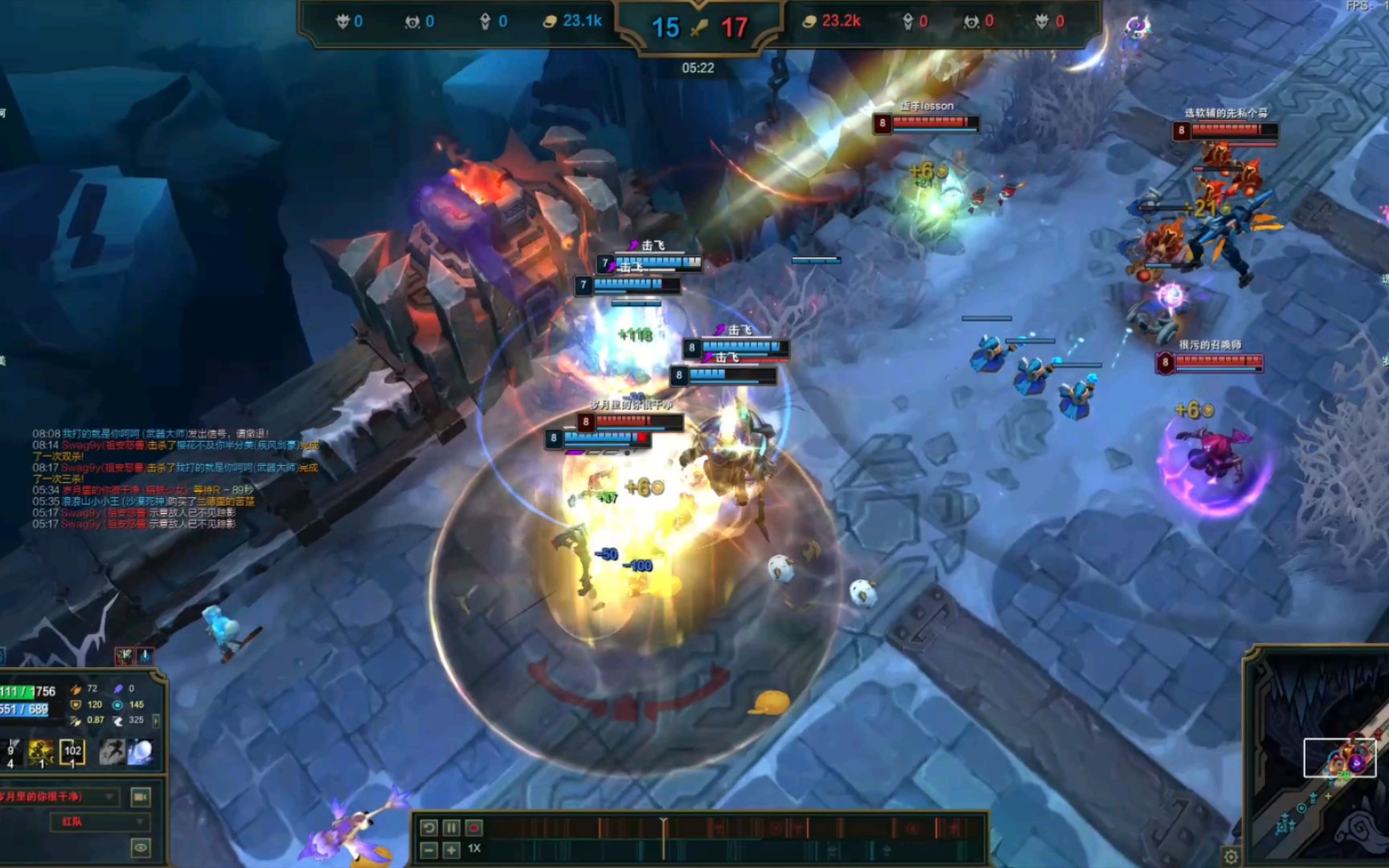Click the replay rewind arrow button

click(429, 828)
